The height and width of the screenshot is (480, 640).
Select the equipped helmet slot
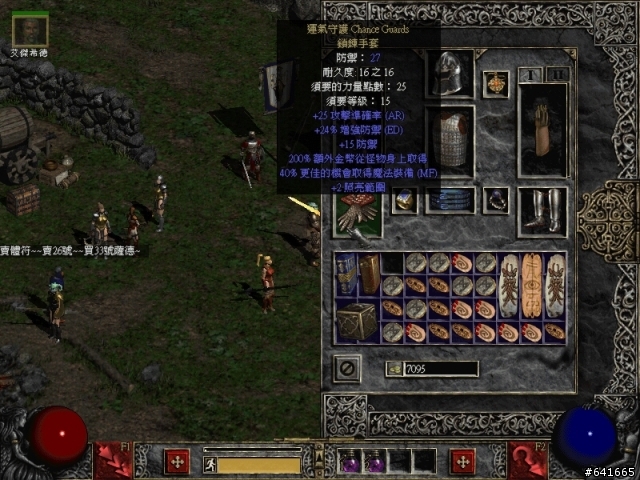click(449, 73)
